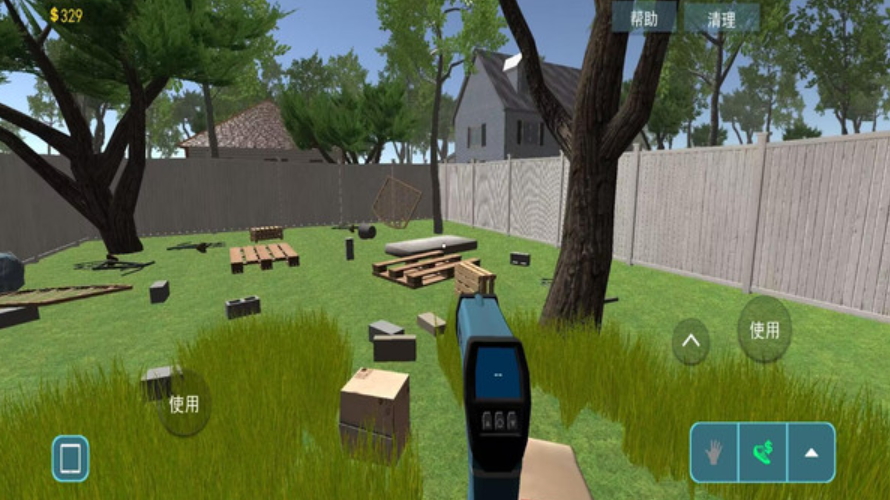Viewport: 890px width, 500px height.
Task: Select the grey hand tool
Action: coord(714,452)
